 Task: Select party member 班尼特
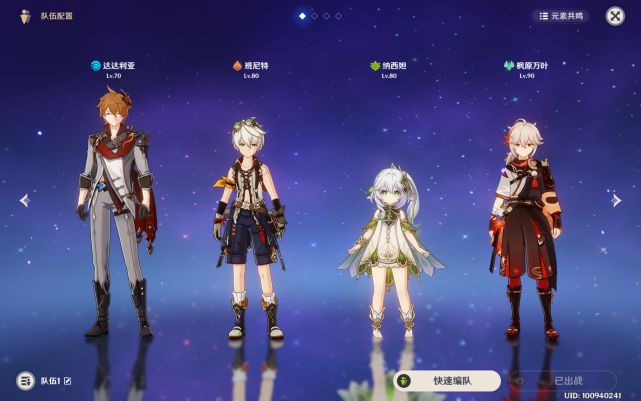pyautogui.click(x=250, y=220)
